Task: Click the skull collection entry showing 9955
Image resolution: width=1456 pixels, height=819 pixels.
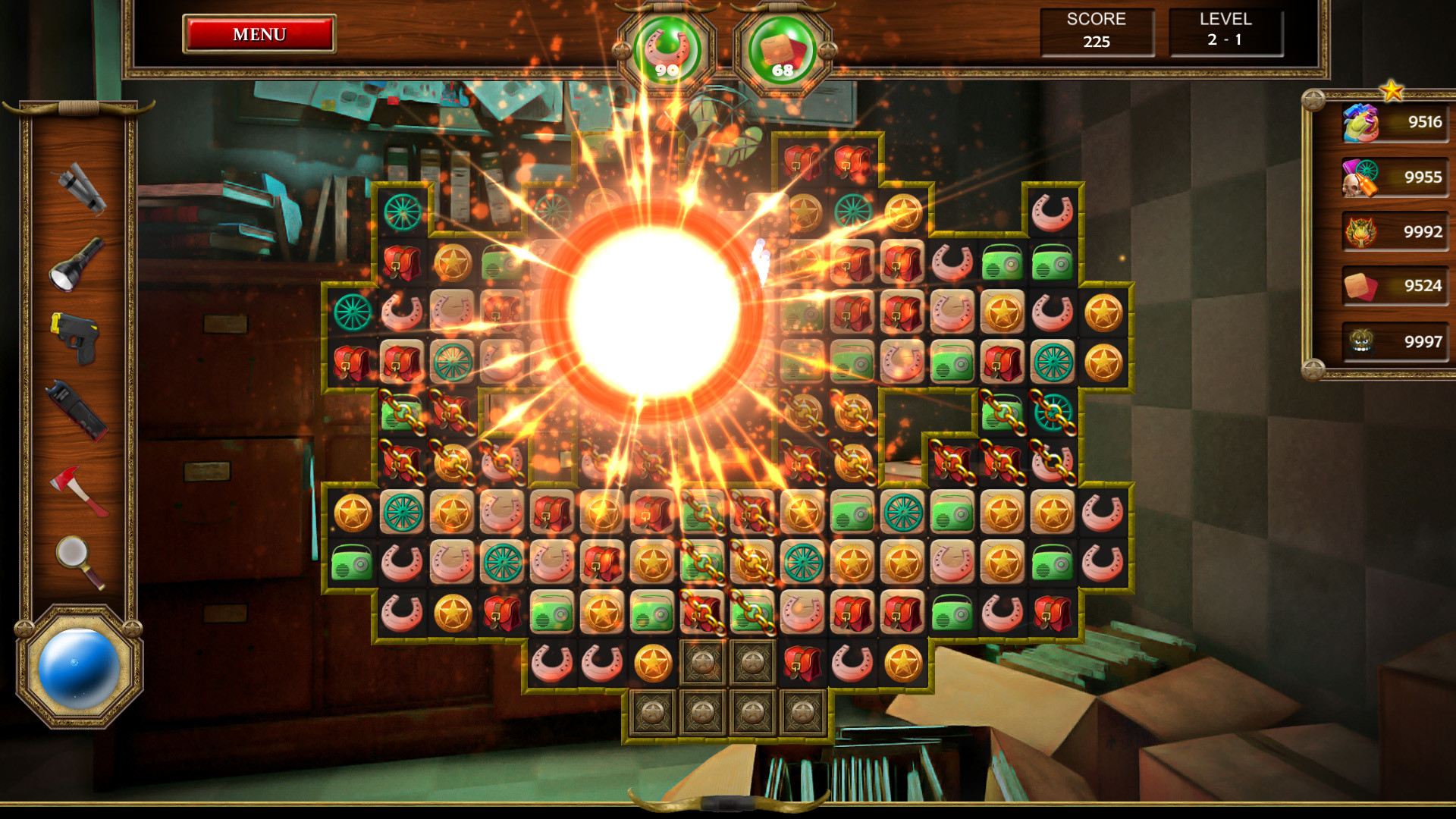Action: point(1394,177)
